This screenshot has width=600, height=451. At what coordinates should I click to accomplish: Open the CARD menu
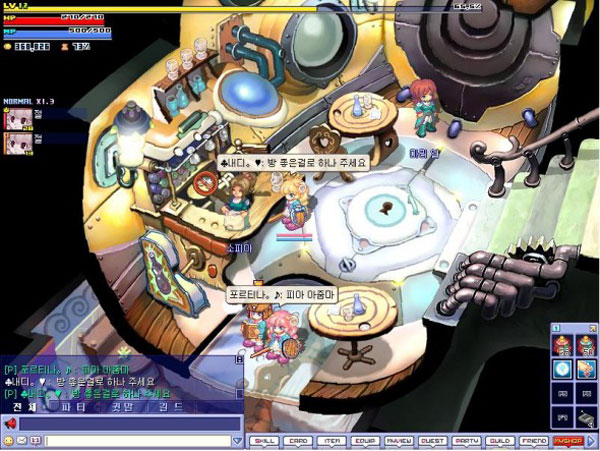297,440
